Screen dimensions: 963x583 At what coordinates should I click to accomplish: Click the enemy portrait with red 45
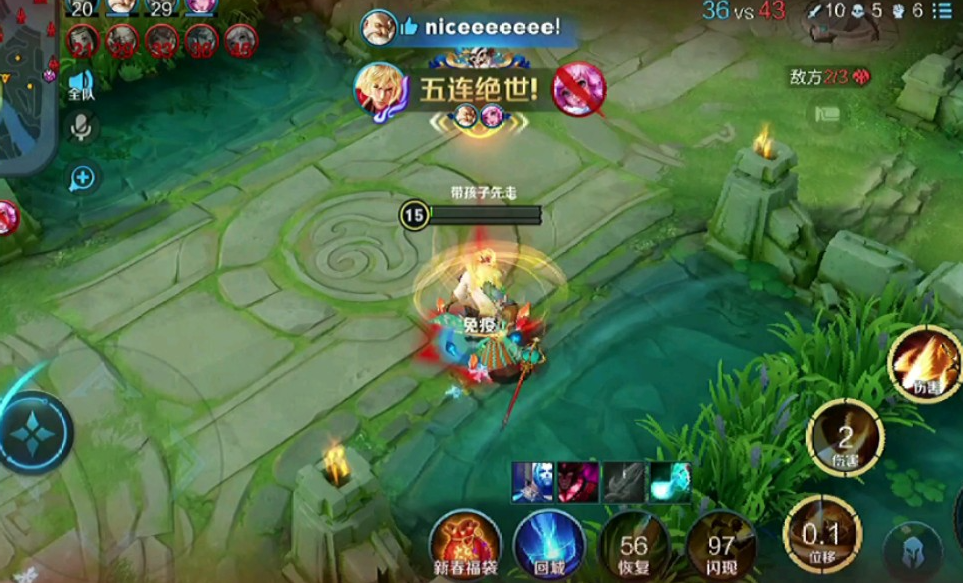[x=240, y=42]
